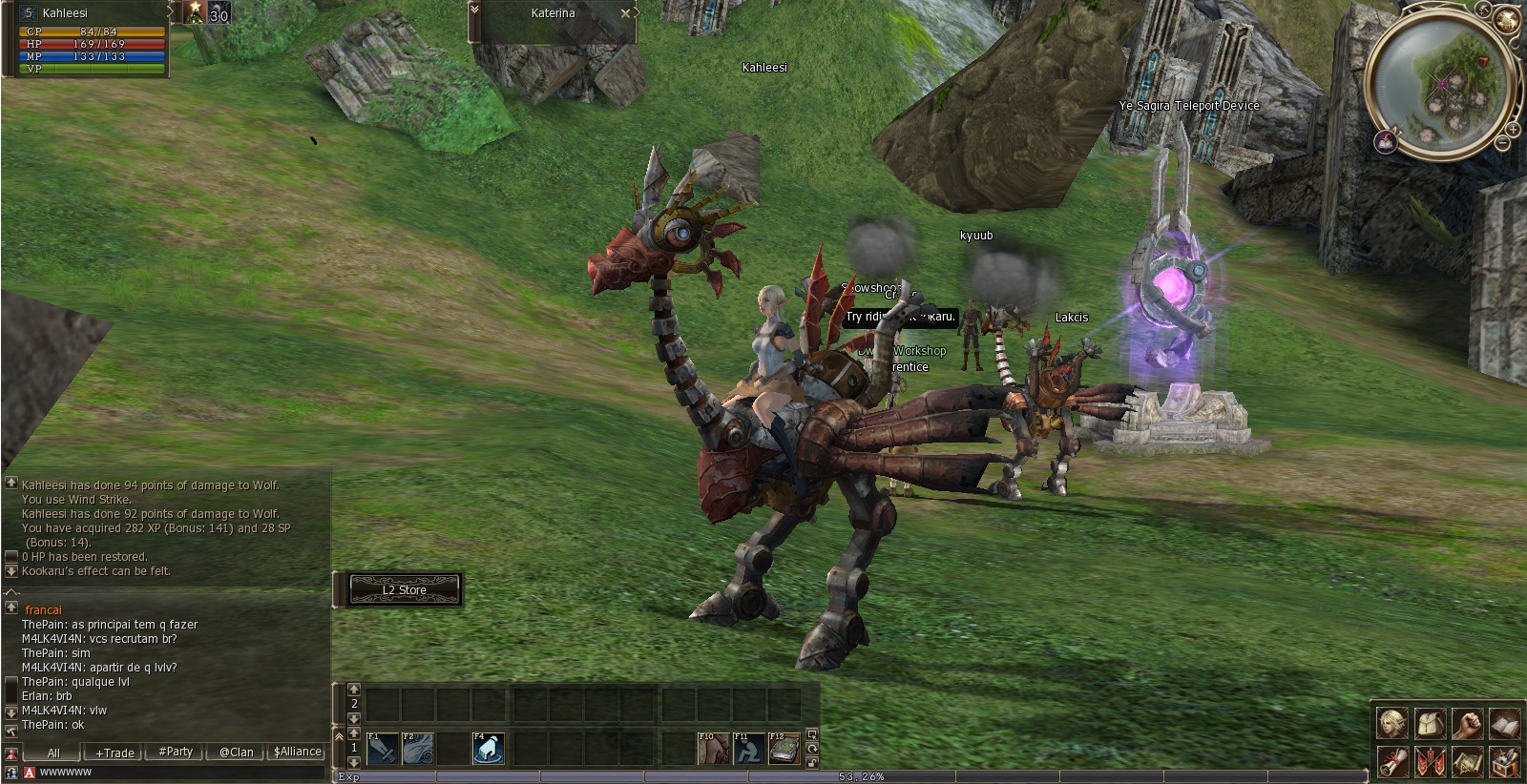Open the actions fist icon
The image size is (1527, 784).
tap(1467, 724)
